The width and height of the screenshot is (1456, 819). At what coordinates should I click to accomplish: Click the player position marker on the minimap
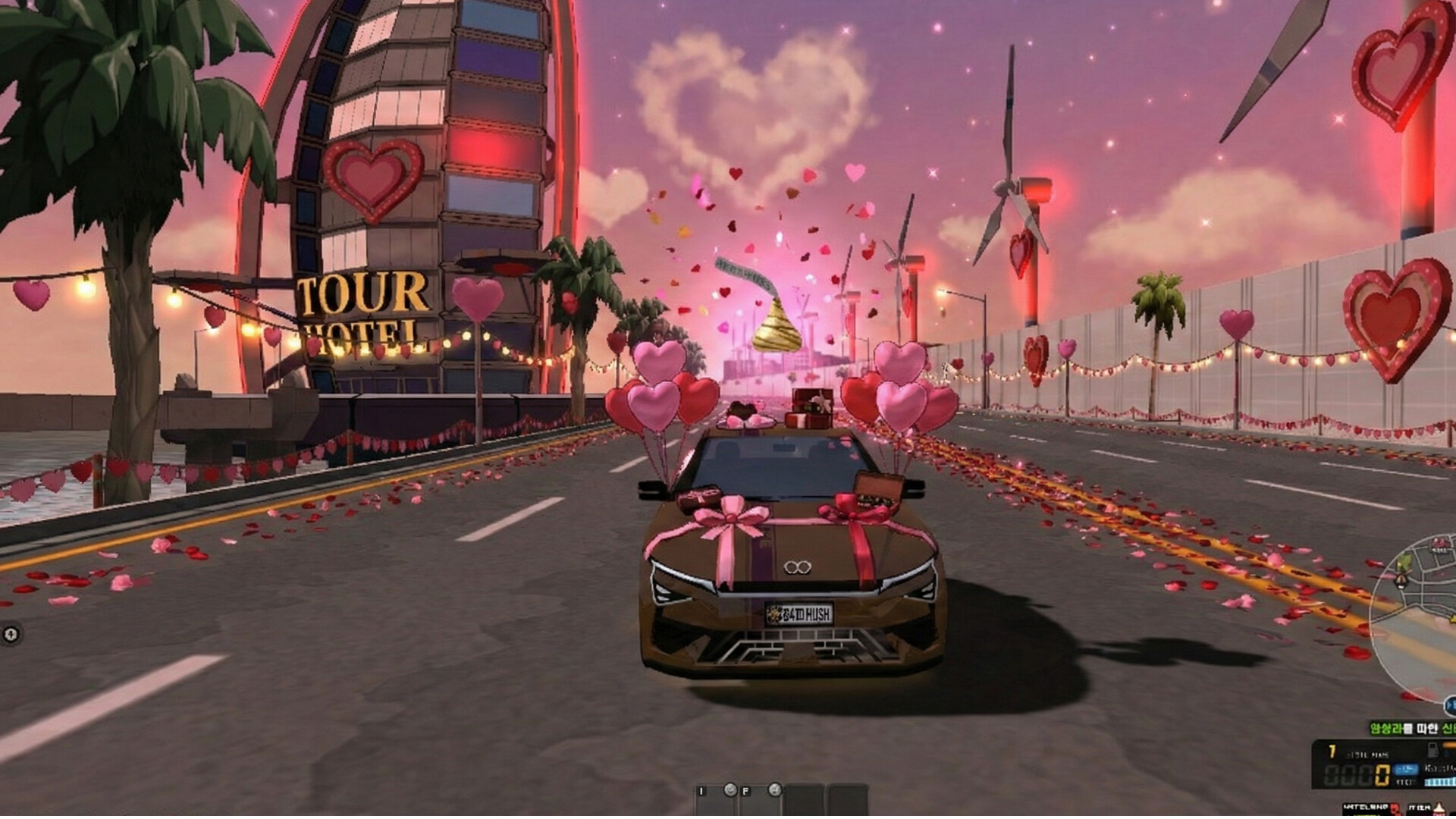click(1401, 580)
